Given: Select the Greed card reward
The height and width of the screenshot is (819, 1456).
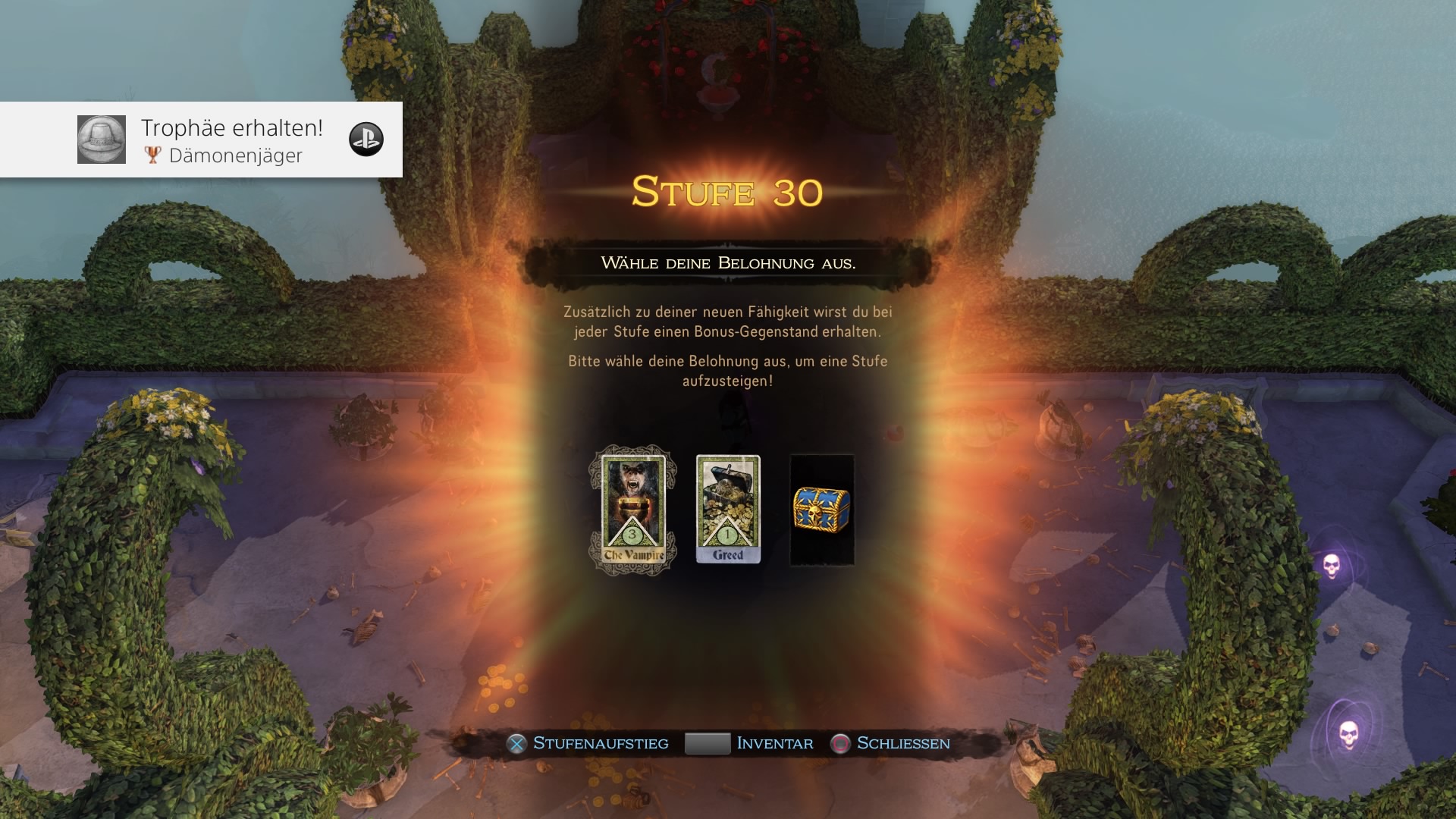Looking at the screenshot, I should pos(728,510).
